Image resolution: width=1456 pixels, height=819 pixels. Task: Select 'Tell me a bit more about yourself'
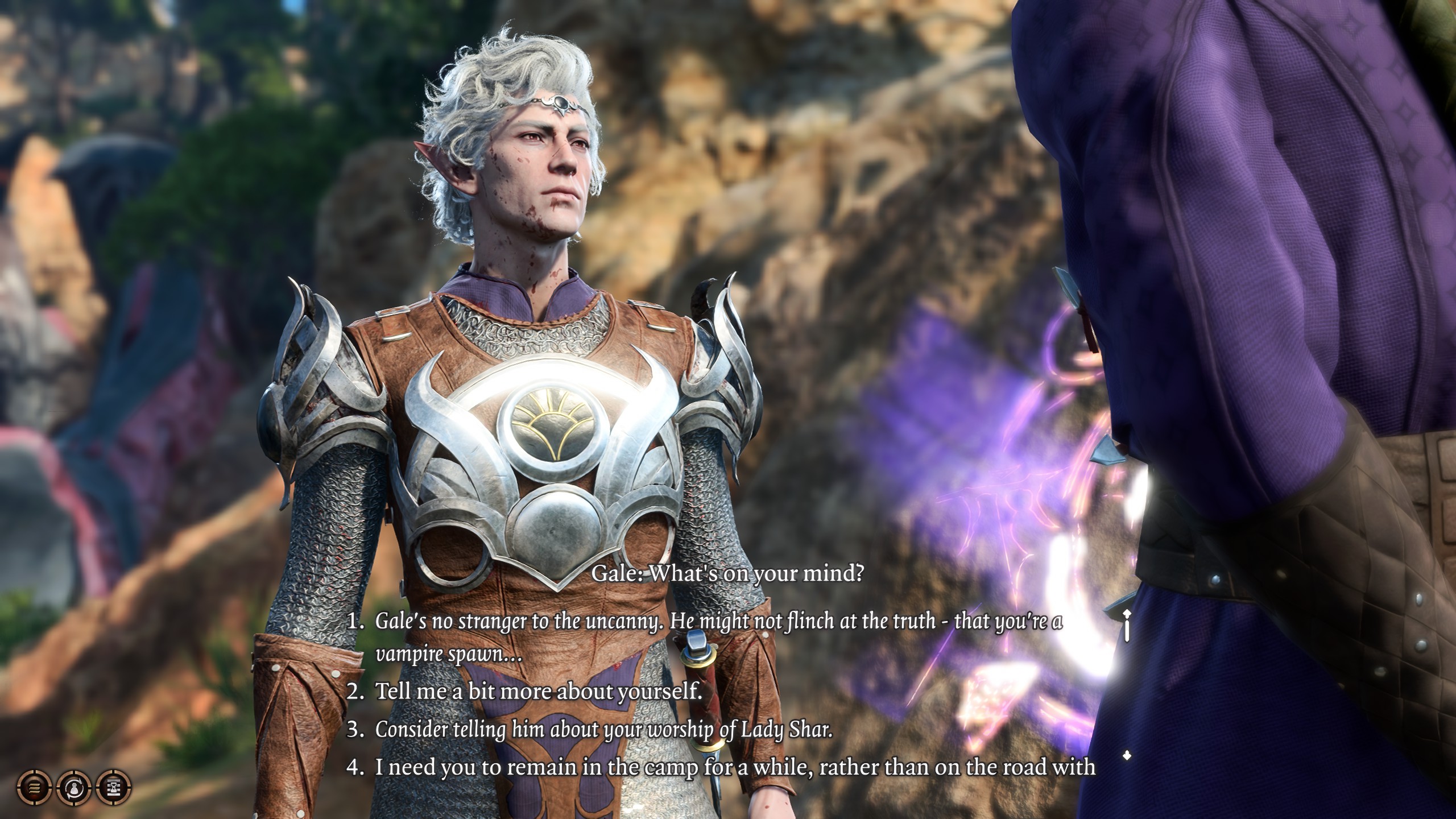(538, 691)
